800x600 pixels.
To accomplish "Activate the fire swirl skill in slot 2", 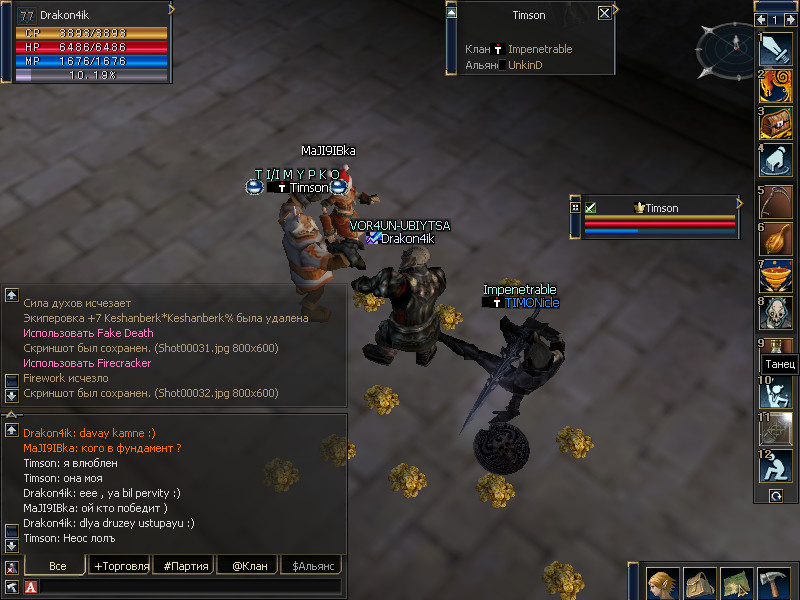I will pos(776,86).
